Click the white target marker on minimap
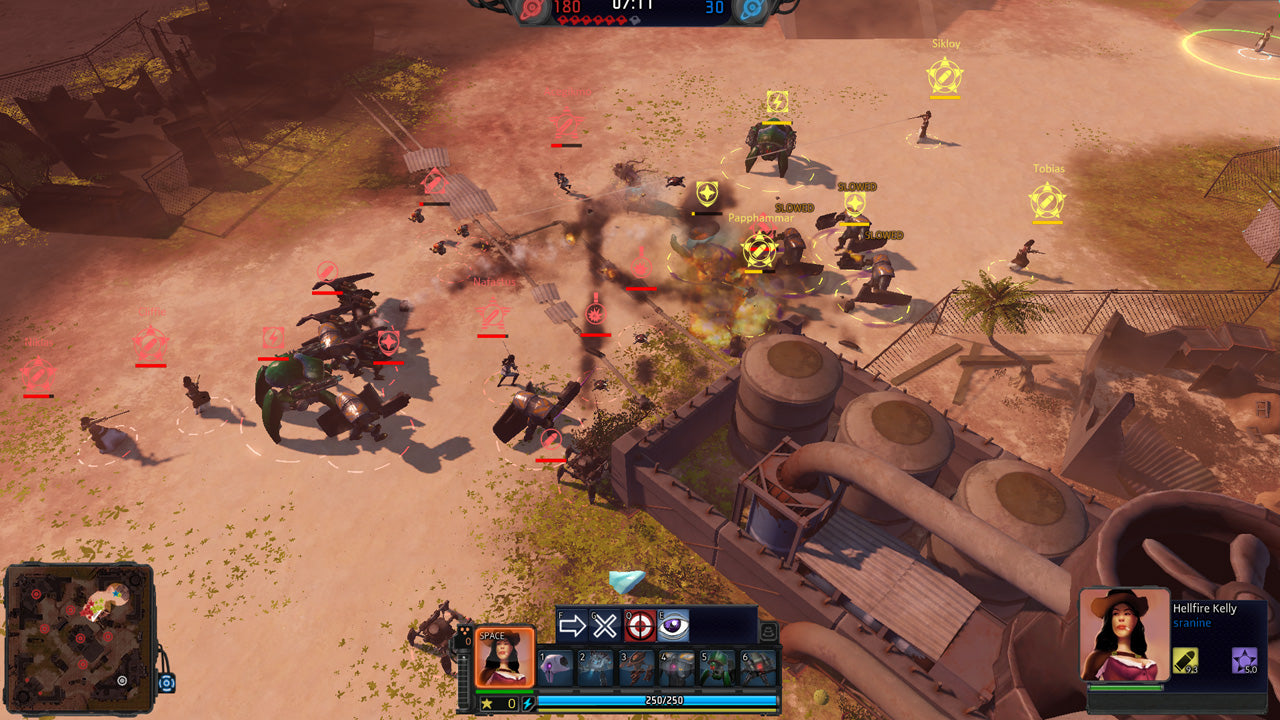The width and height of the screenshot is (1280, 720). tap(122, 680)
